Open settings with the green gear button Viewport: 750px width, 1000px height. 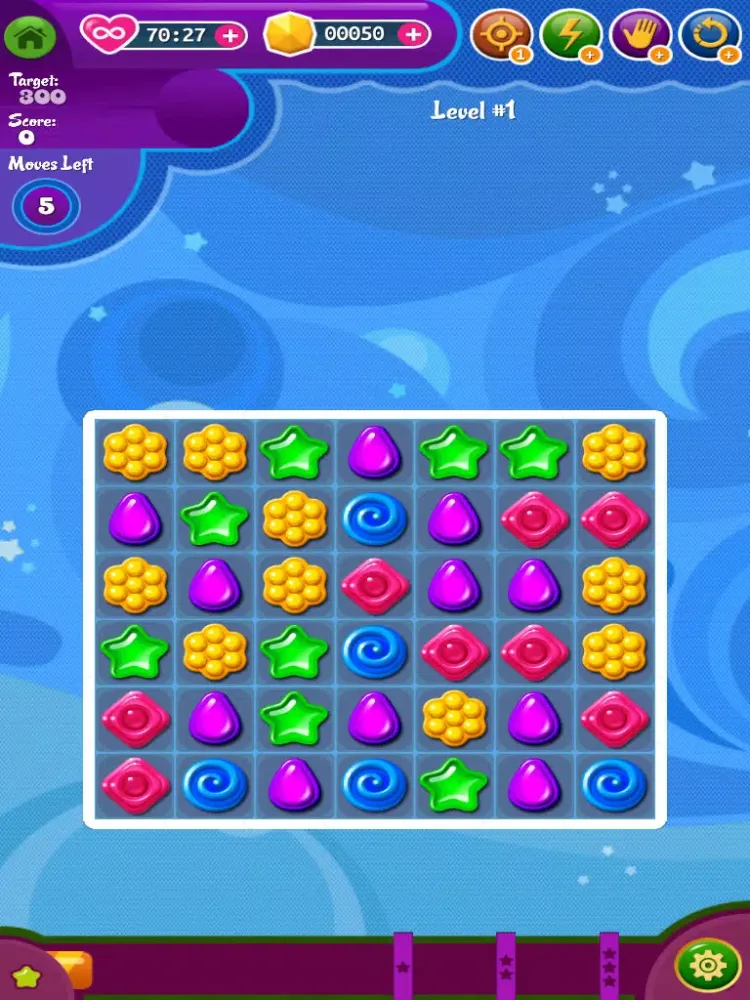[x=707, y=965]
